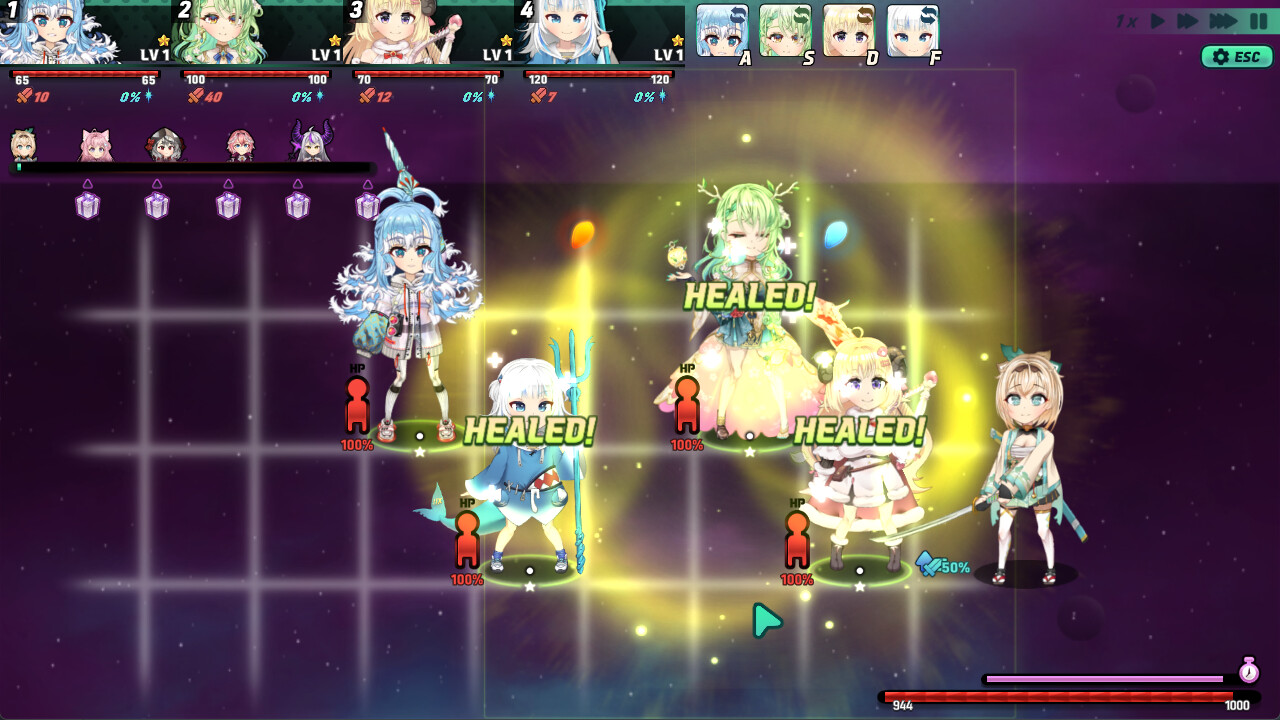1280x720 pixels.
Task: Click the gear icon inside the ESC button
Action: 1218,57
